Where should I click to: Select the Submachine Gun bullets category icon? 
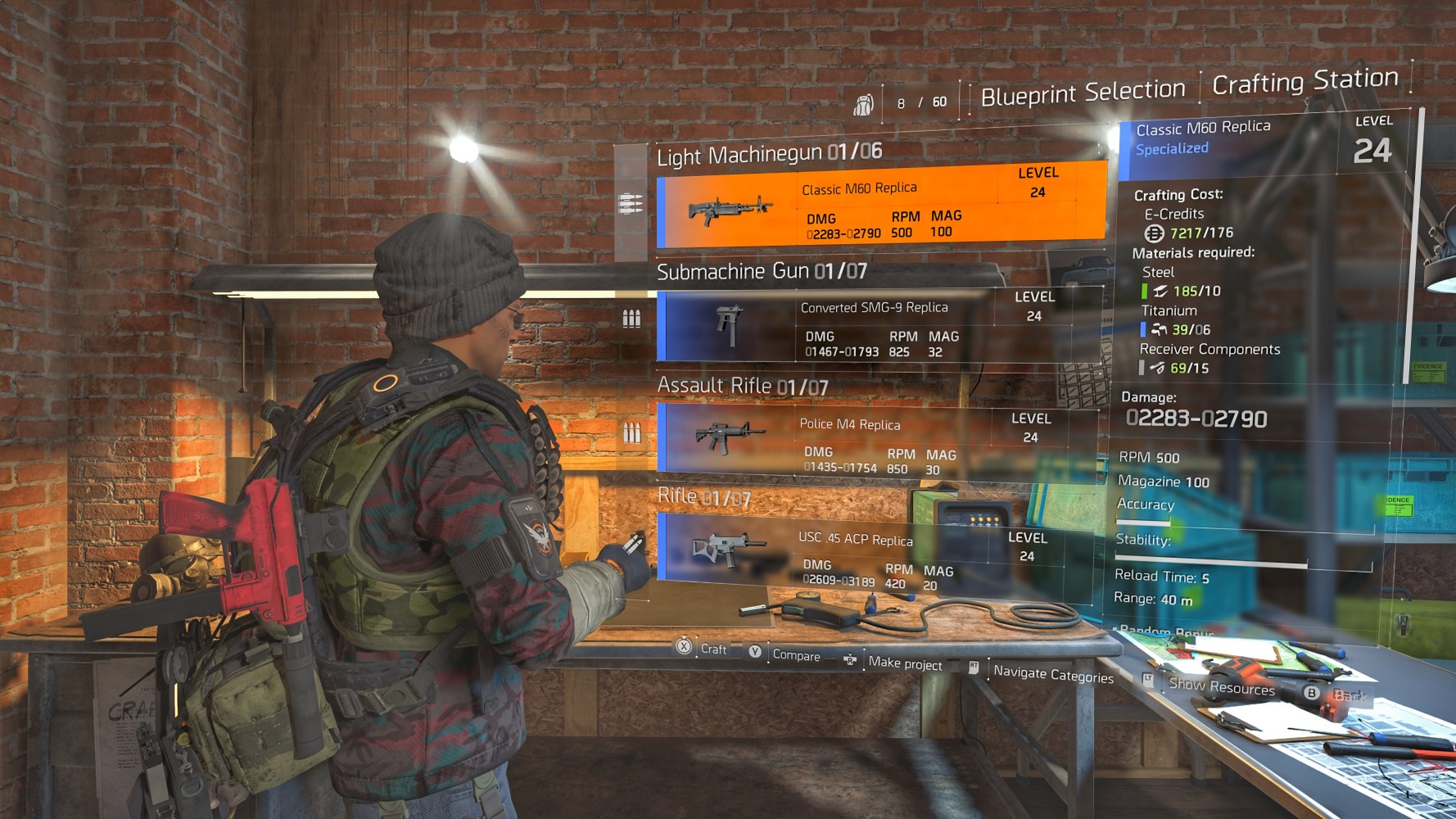631,315
